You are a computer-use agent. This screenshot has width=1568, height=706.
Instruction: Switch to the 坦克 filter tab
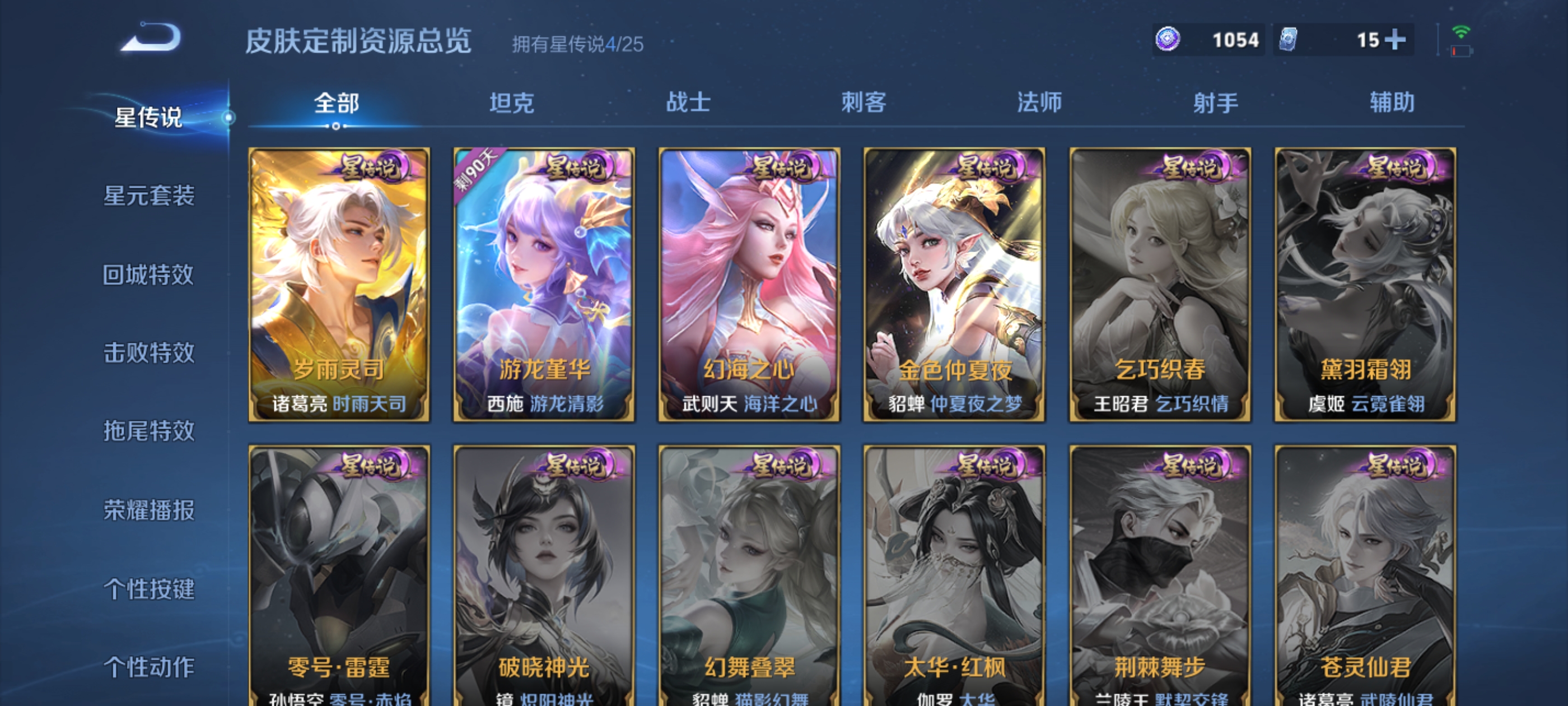[x=512, y=104]
